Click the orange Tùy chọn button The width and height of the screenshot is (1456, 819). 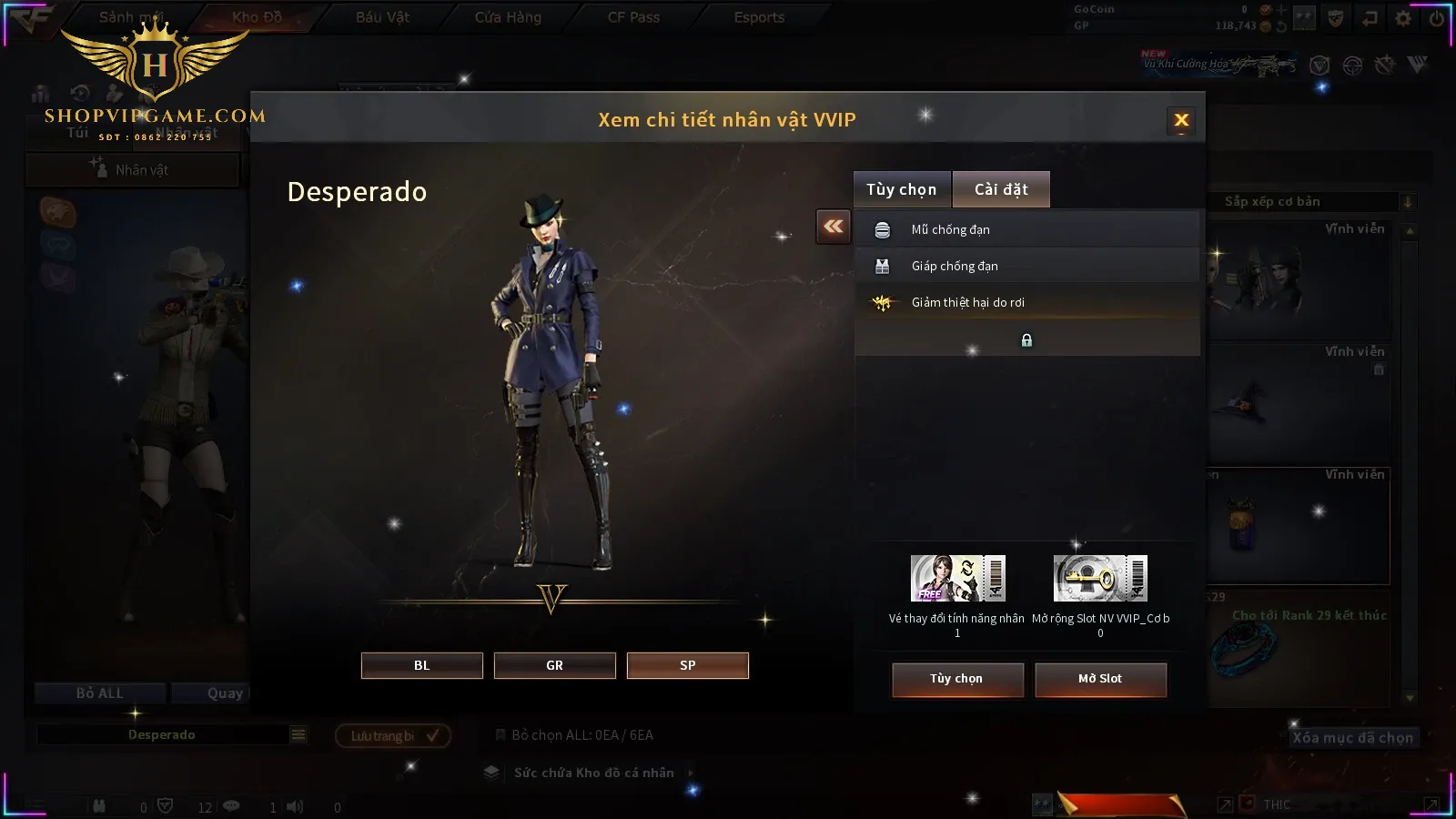point(956,679)
